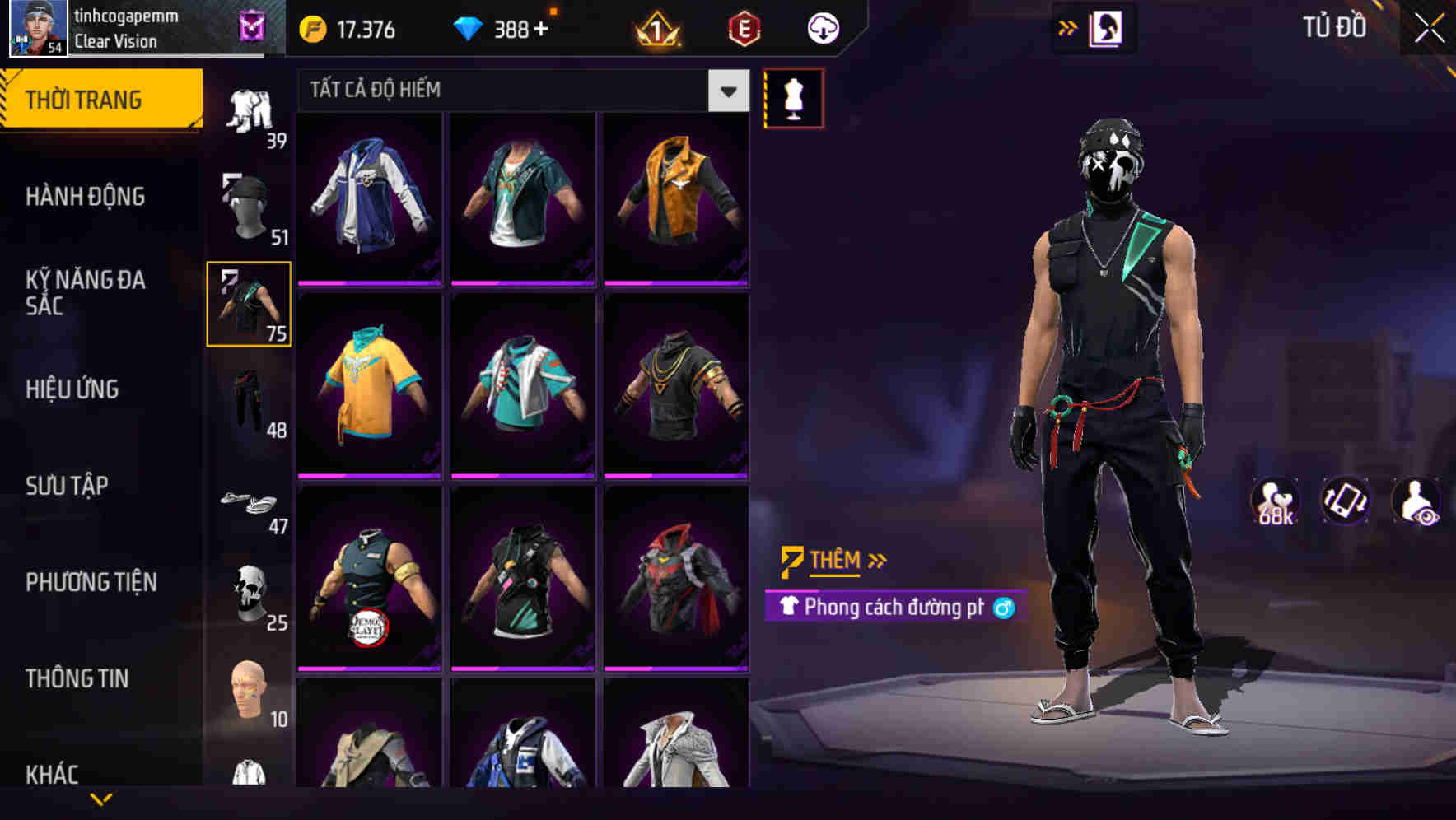1456x820 pixels.
Task: Select the mannequin display toggle
Action: point(792,99)
